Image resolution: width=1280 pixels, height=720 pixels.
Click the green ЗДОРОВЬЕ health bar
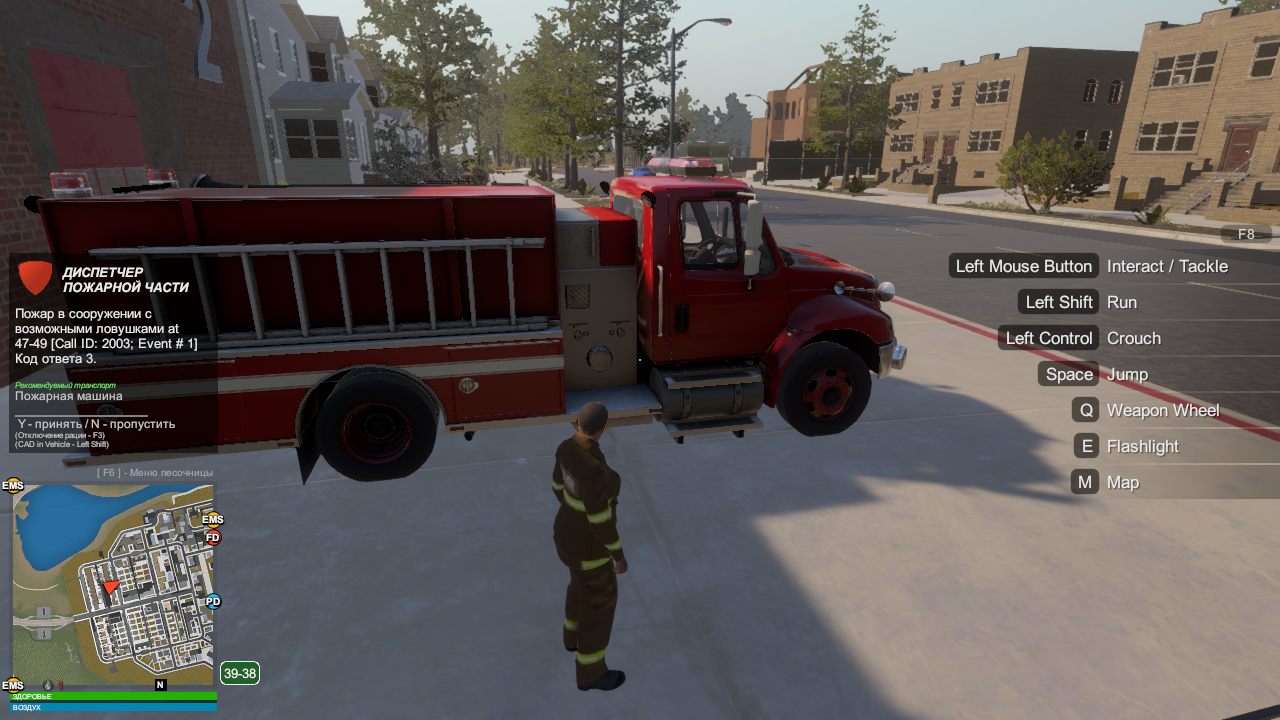110,695
